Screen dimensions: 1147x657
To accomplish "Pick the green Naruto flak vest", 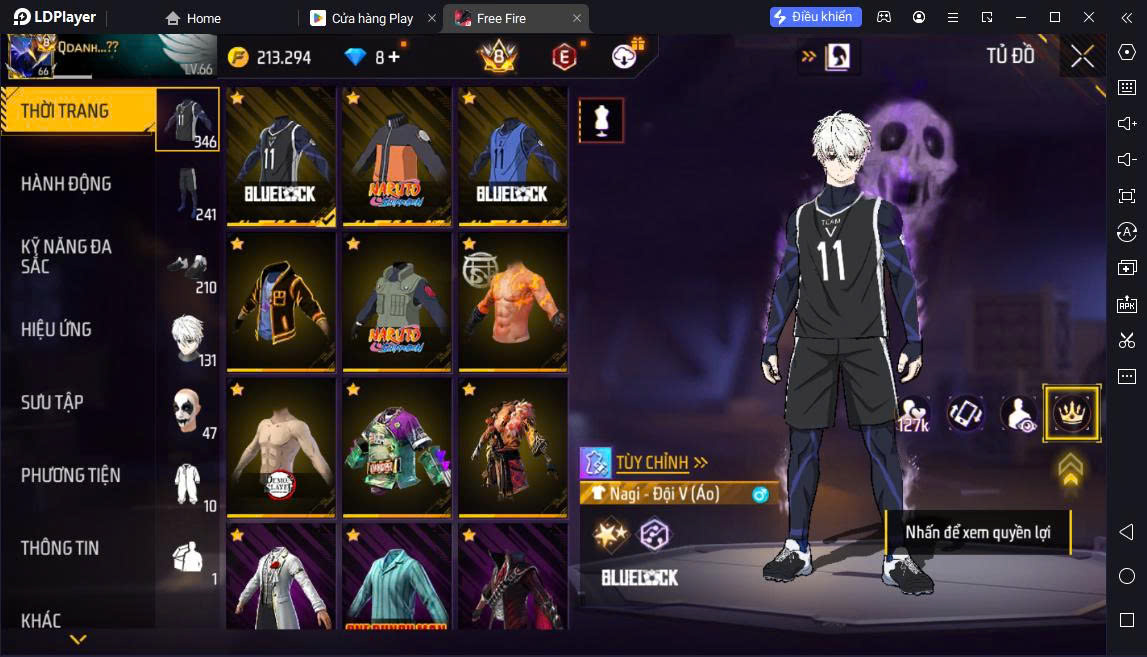I will click(397, 301).
